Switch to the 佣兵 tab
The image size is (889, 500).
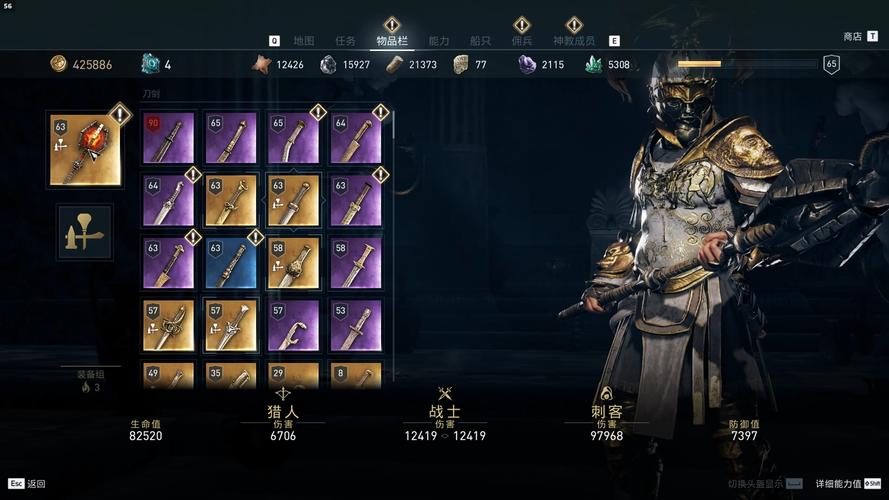coord(522,41)
